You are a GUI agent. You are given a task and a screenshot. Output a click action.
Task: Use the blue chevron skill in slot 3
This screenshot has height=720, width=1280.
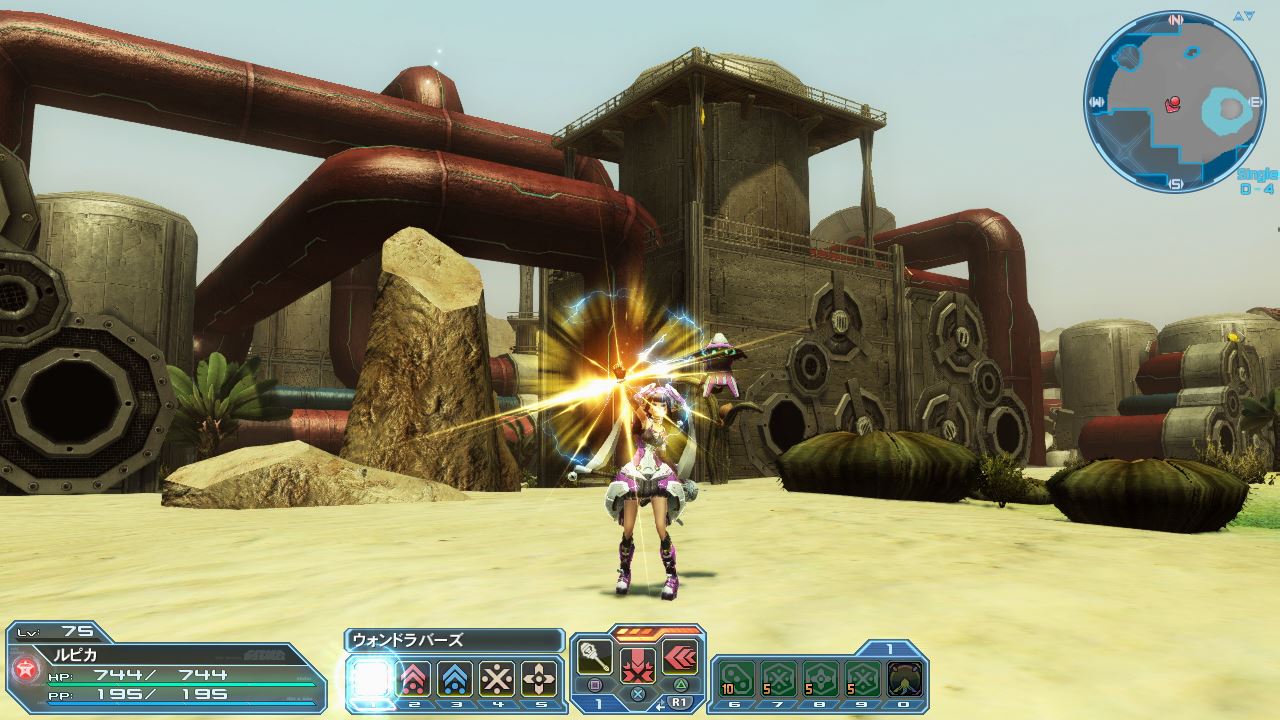tap(456, 680)
